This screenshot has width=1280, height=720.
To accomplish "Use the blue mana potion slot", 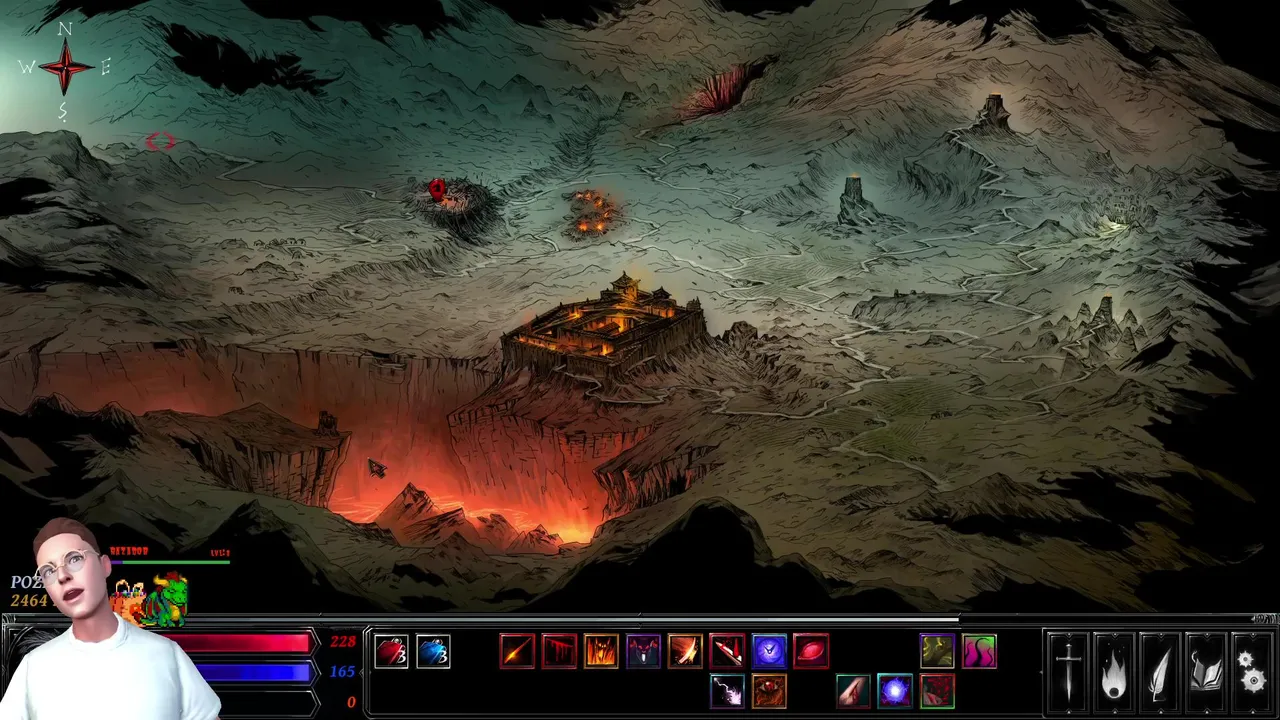I will (433, 652).
